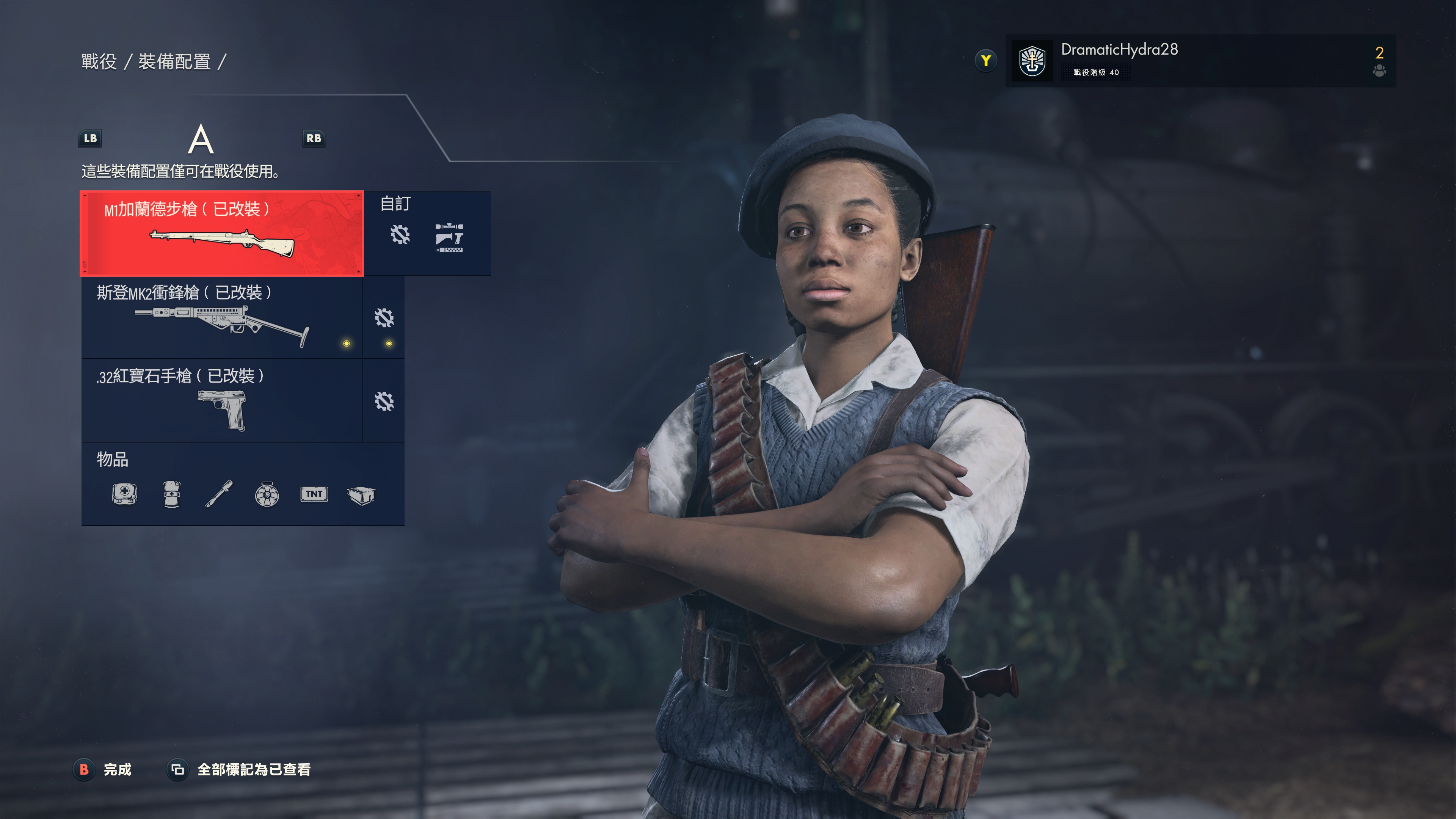Select the round landmine item
1456x819 pixels.
click(x=266, y=494)
